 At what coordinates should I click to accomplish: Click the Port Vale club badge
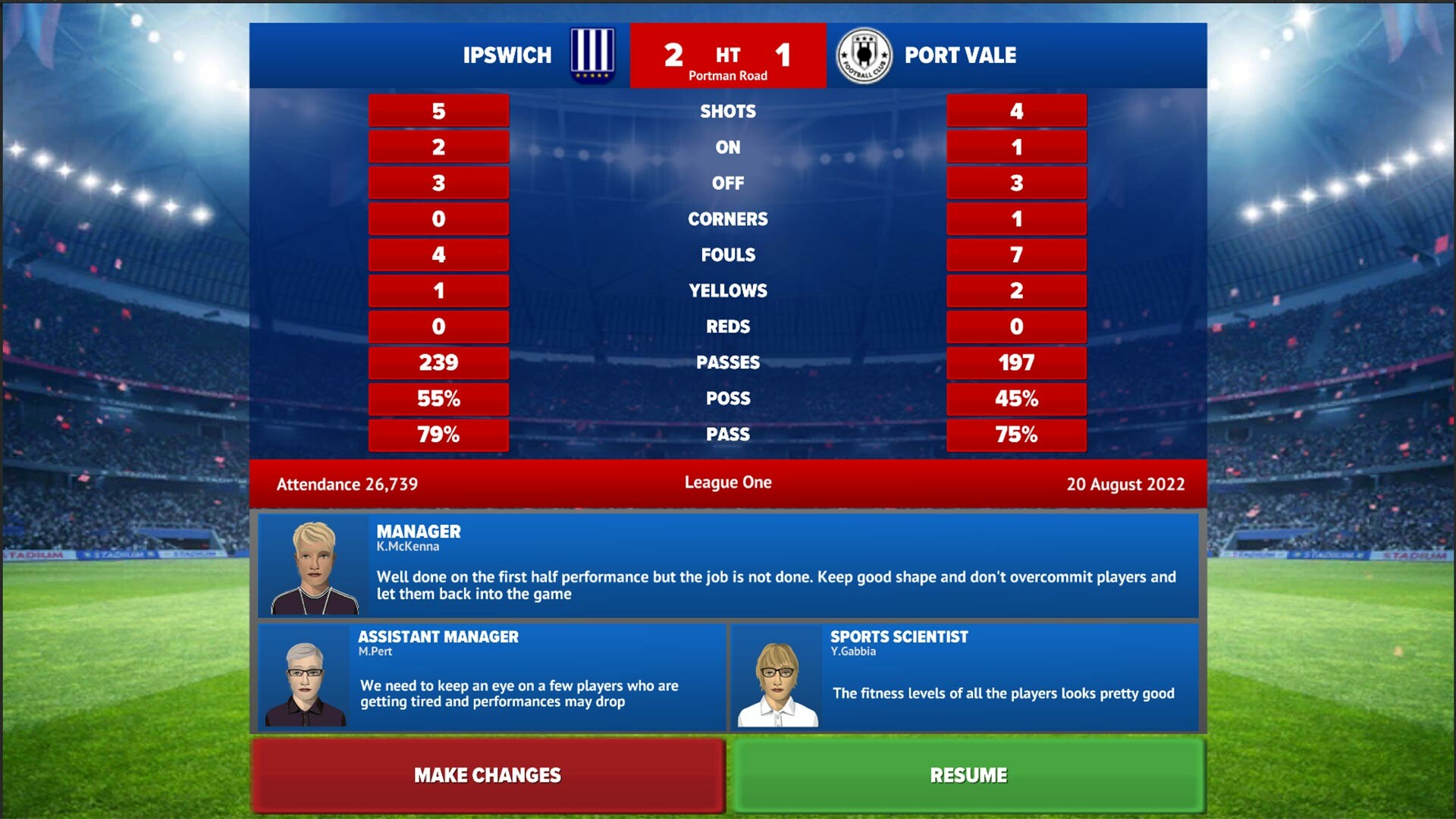tap(864, 55)
